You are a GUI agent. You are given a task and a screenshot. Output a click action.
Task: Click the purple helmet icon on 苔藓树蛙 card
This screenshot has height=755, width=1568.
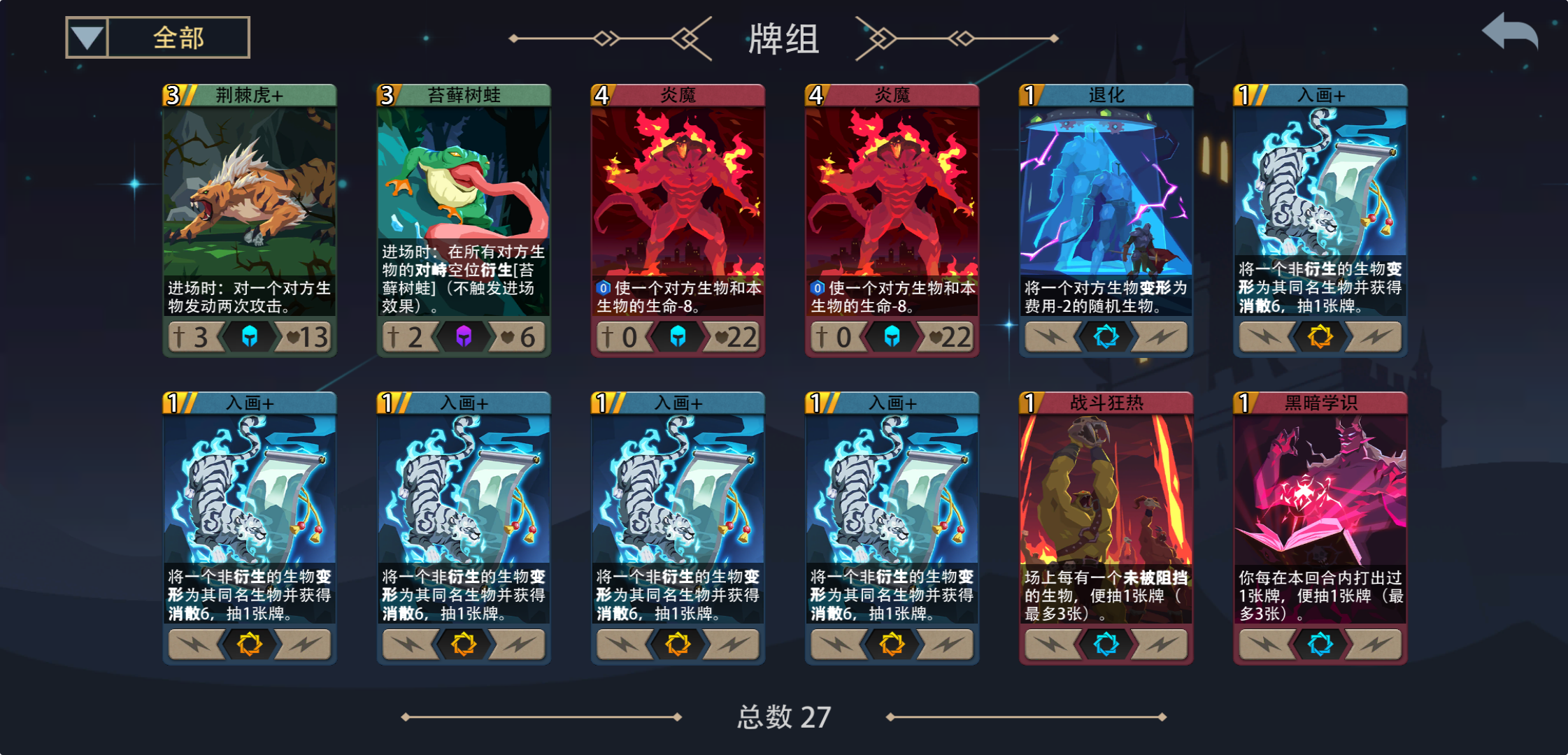point(464,337)
